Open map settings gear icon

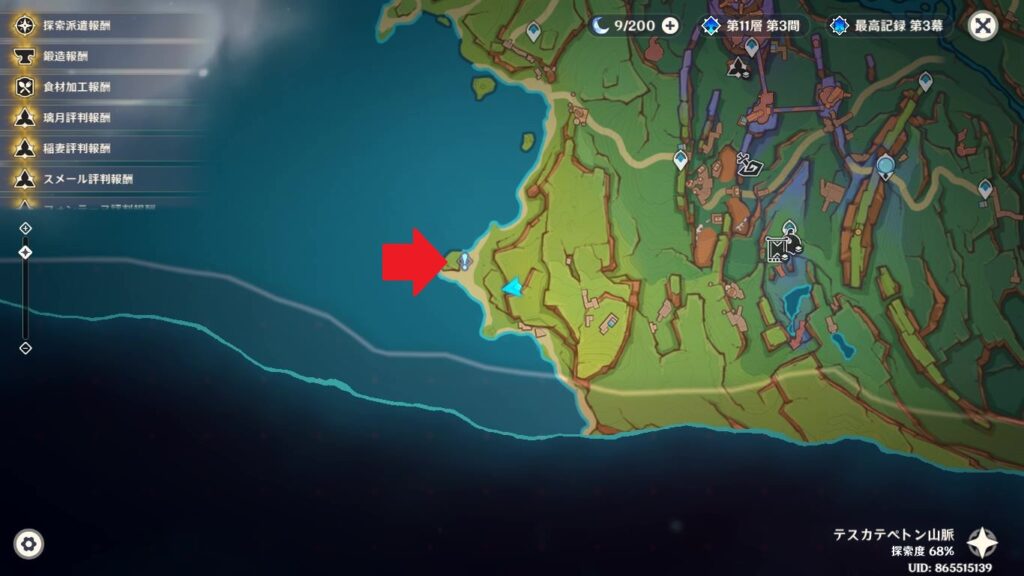28,544
